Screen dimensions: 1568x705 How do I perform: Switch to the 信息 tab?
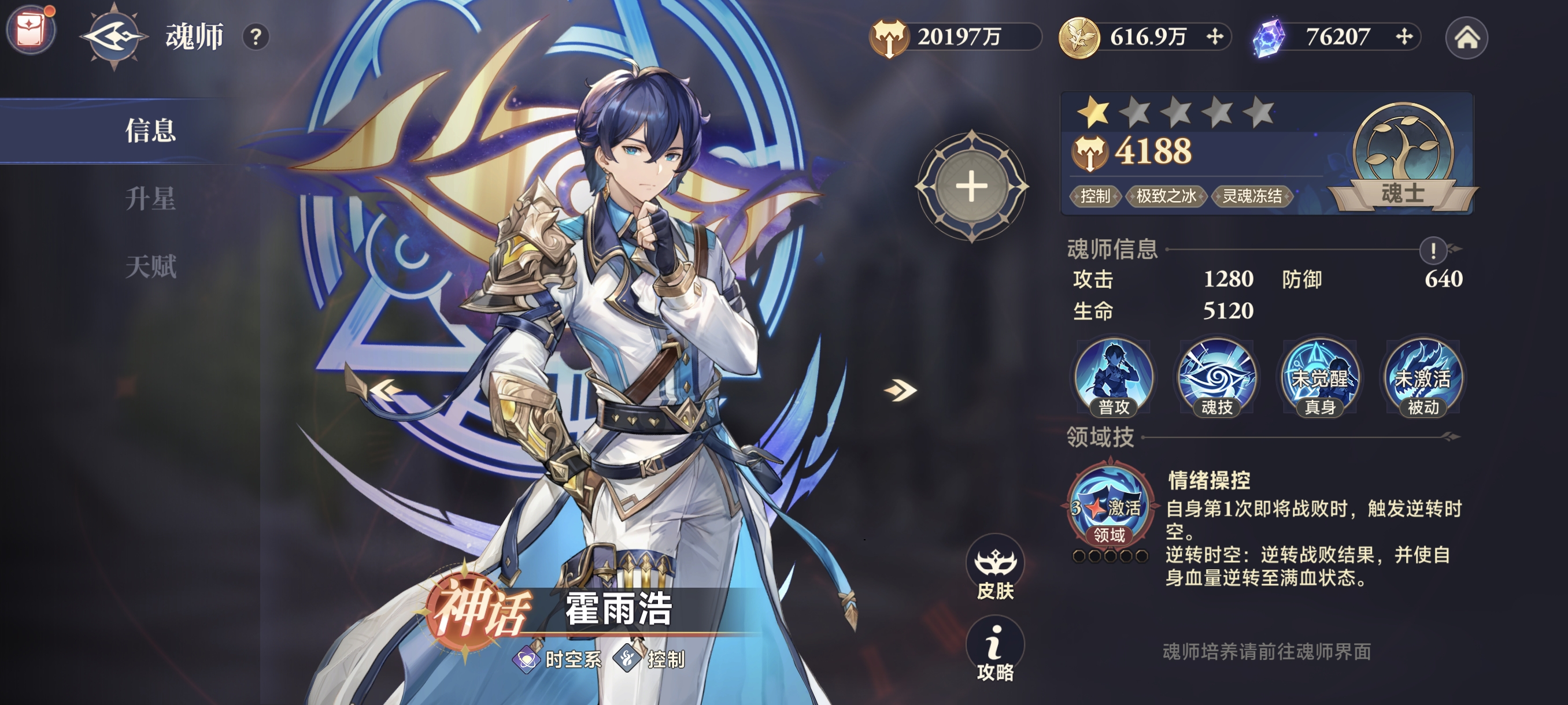click(150, 131)
